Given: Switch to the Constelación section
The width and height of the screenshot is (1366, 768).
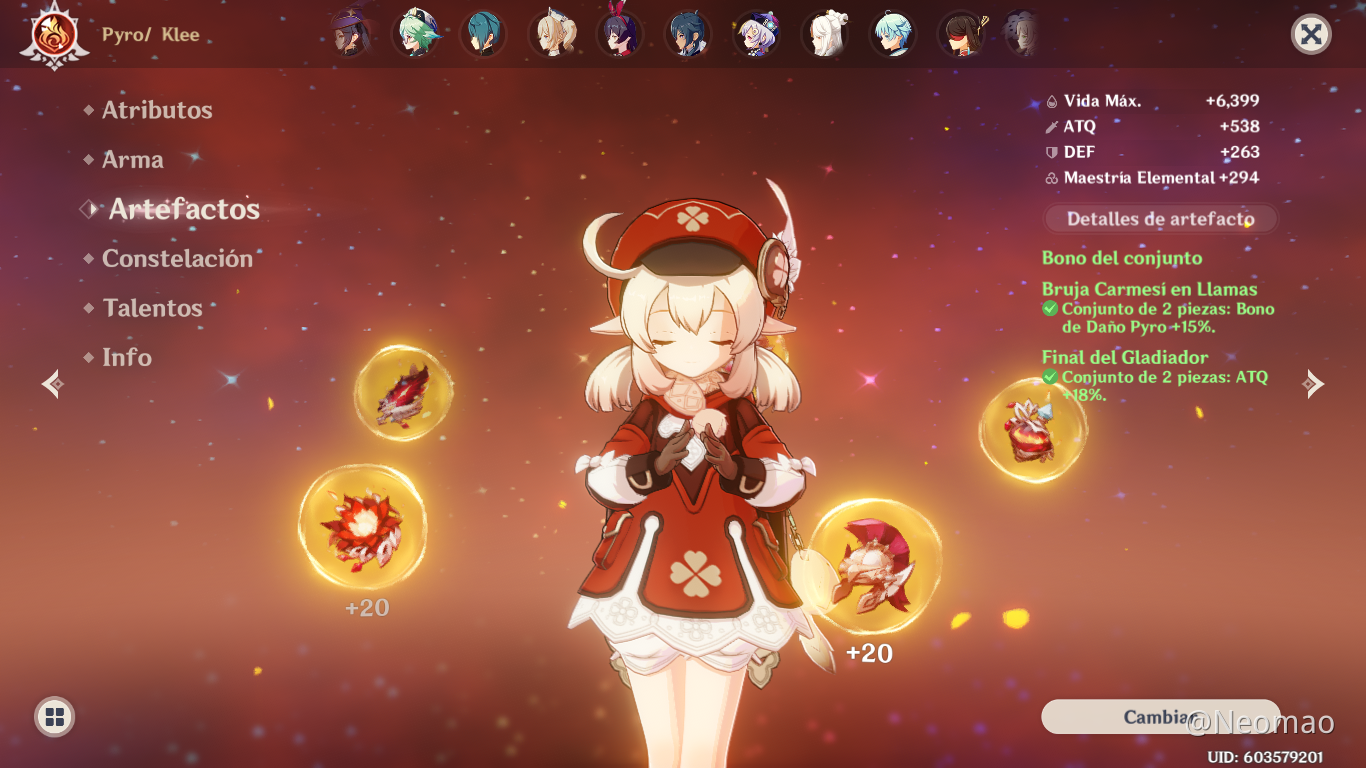Looking at the screenshot, I should 177,258.
